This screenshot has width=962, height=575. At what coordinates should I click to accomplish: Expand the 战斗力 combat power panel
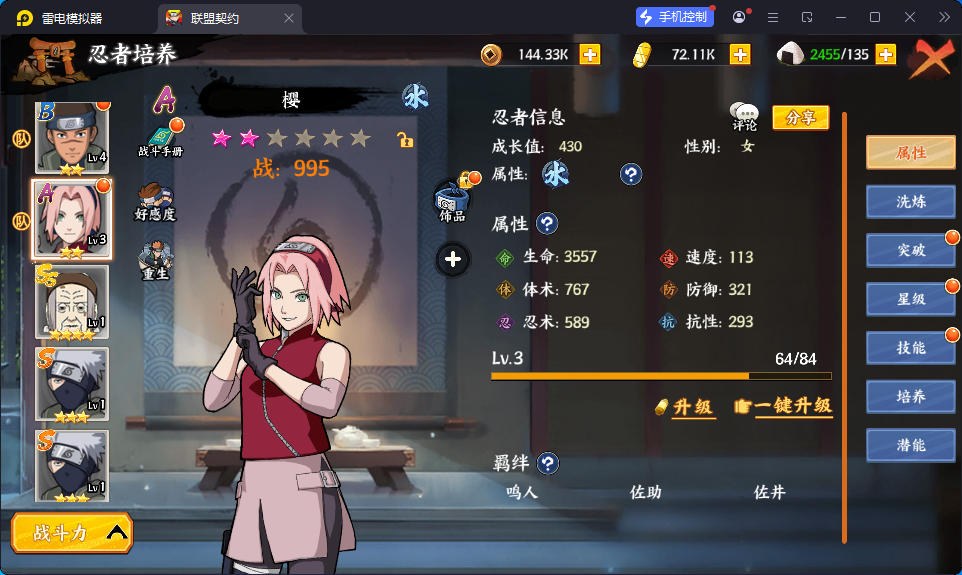pos(72,533)
